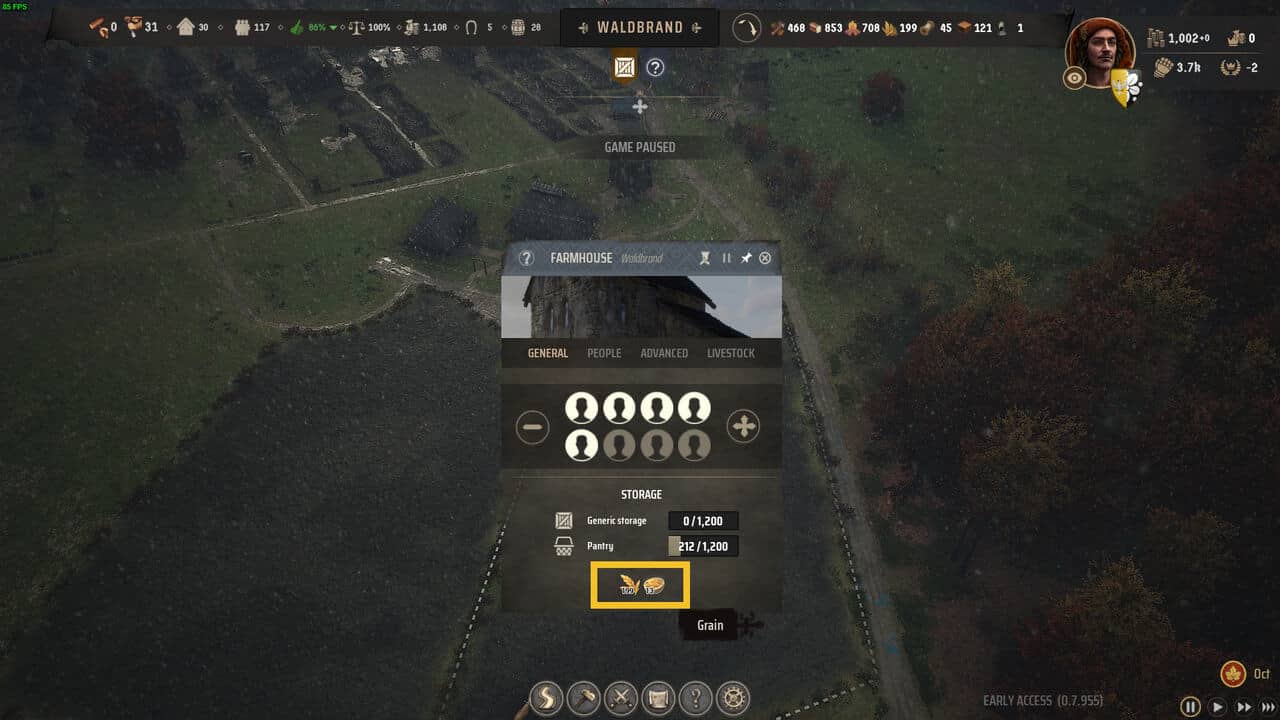Open the road building tool

click(547, 697)
